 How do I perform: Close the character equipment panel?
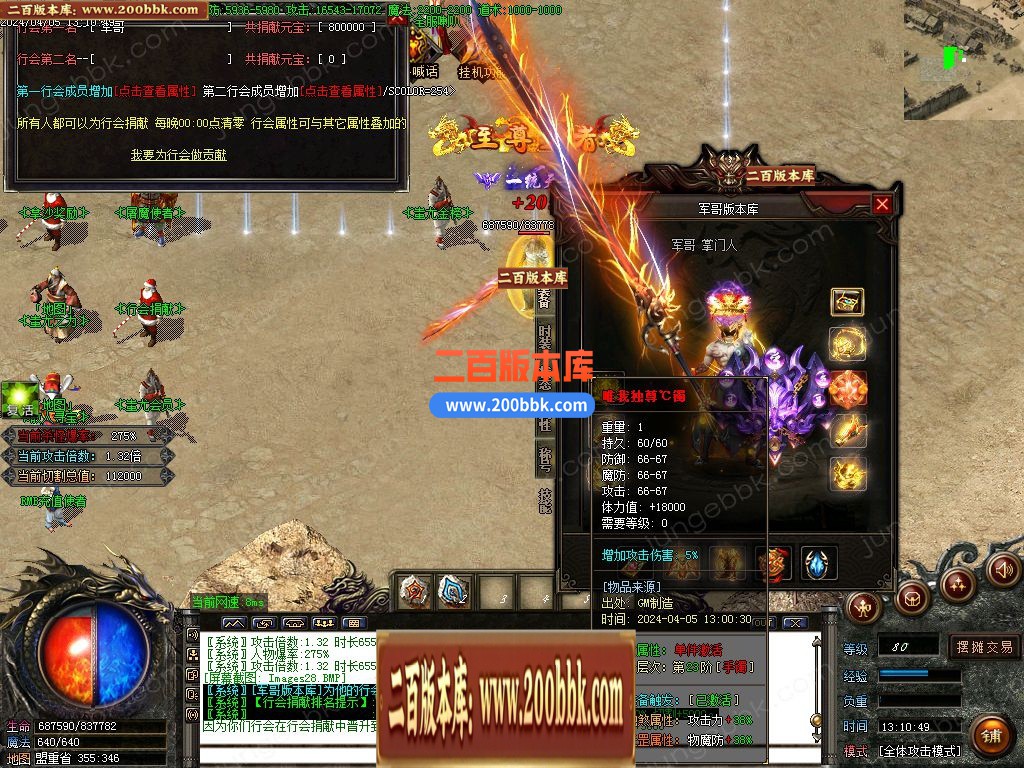coord(881,205)
